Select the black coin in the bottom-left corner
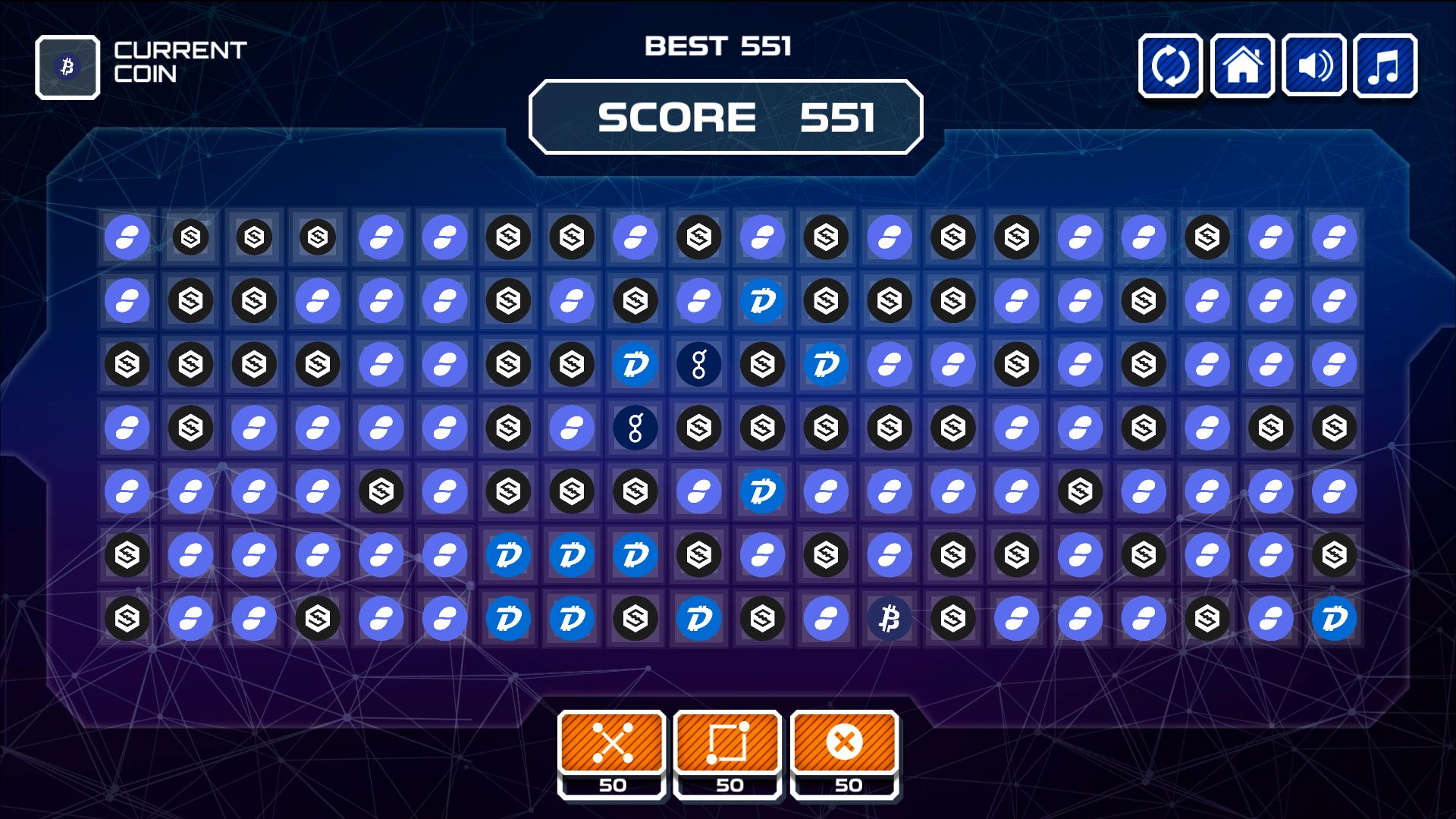 pyautogui.click(x=127, y=619)
